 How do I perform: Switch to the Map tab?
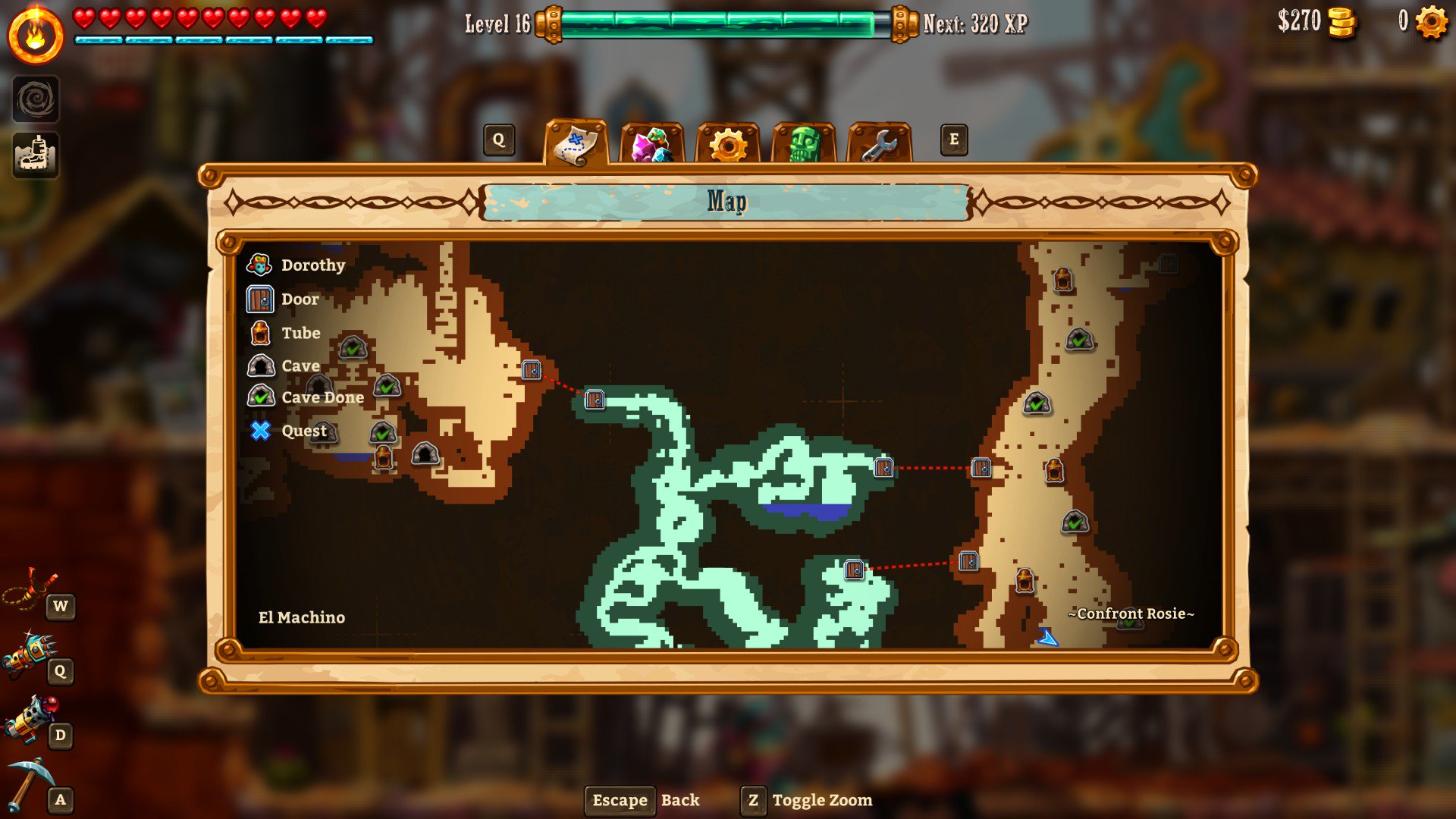[576, 143]
